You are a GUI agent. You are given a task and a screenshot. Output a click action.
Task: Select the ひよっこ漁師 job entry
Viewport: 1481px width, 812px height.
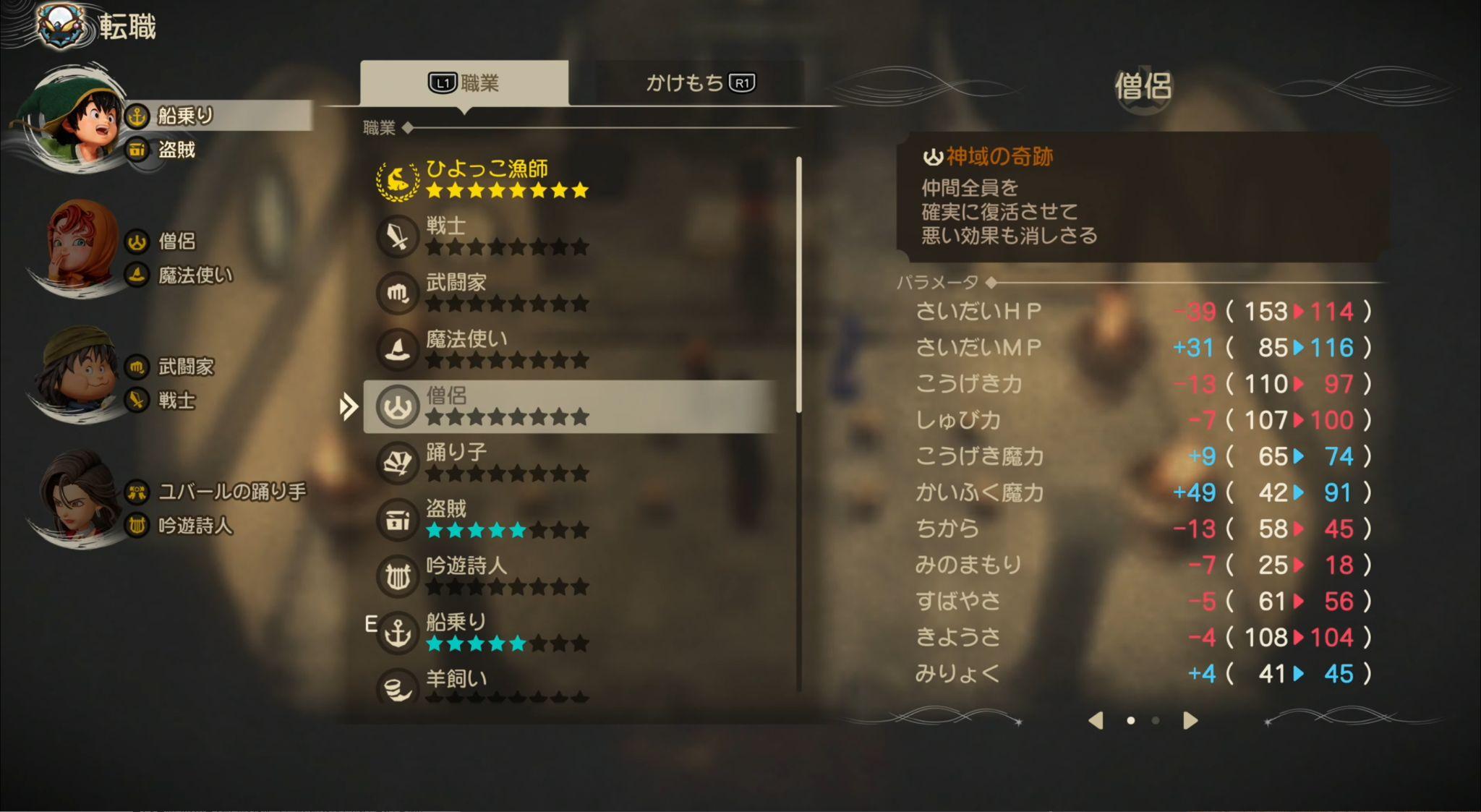[x=506, y=178]
